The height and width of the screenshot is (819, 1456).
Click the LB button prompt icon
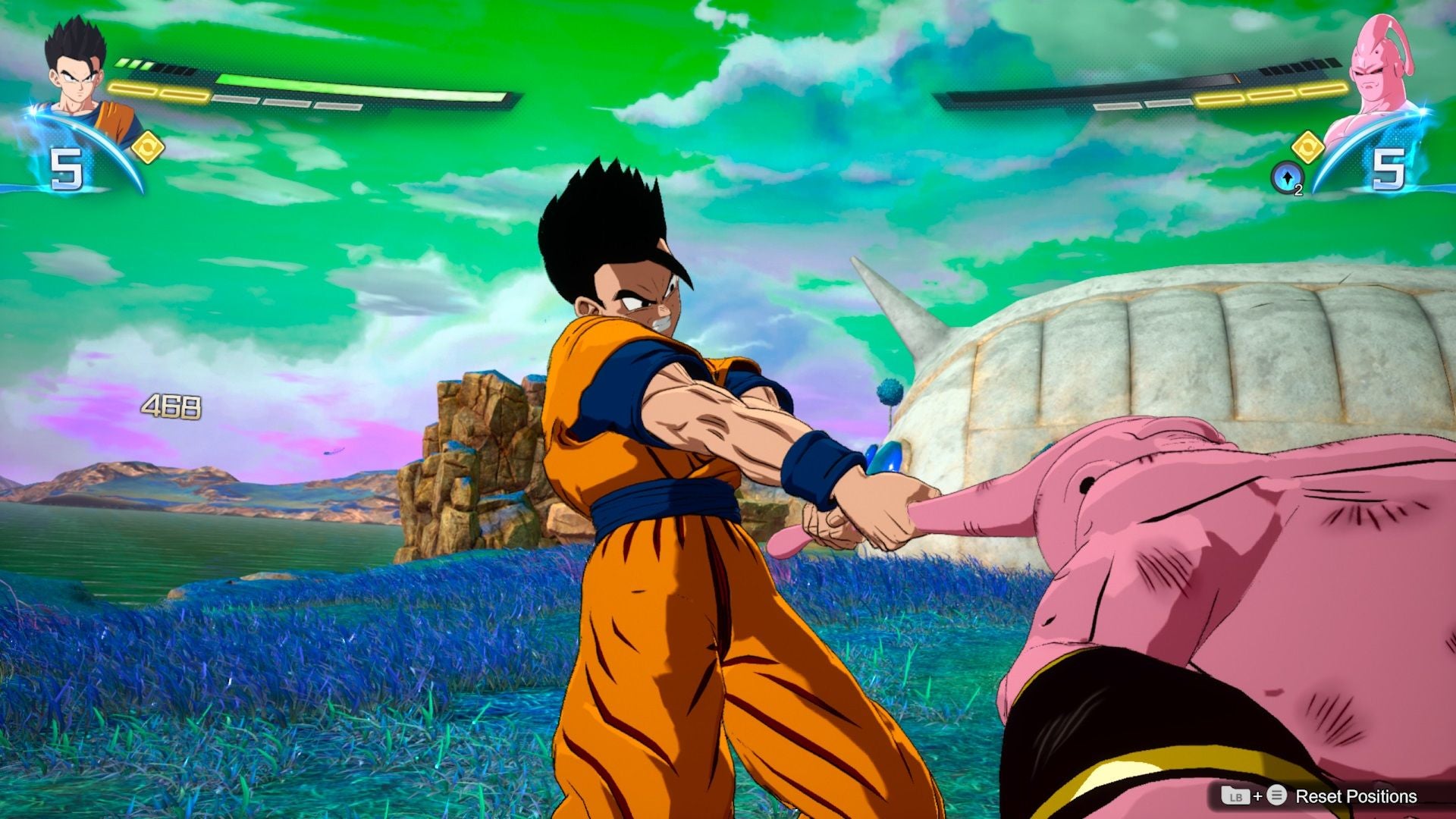(x=1237, y=796)
